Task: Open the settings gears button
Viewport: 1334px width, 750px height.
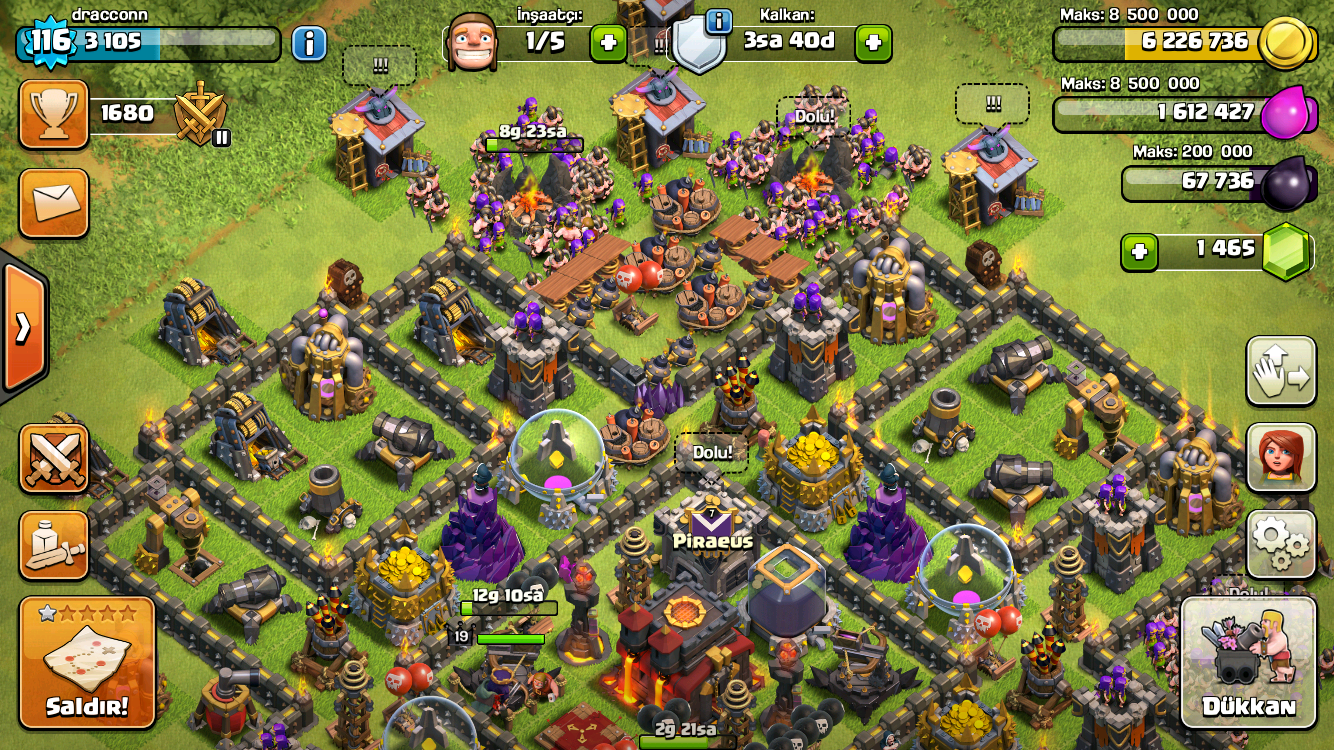Action: point(1281,544)
